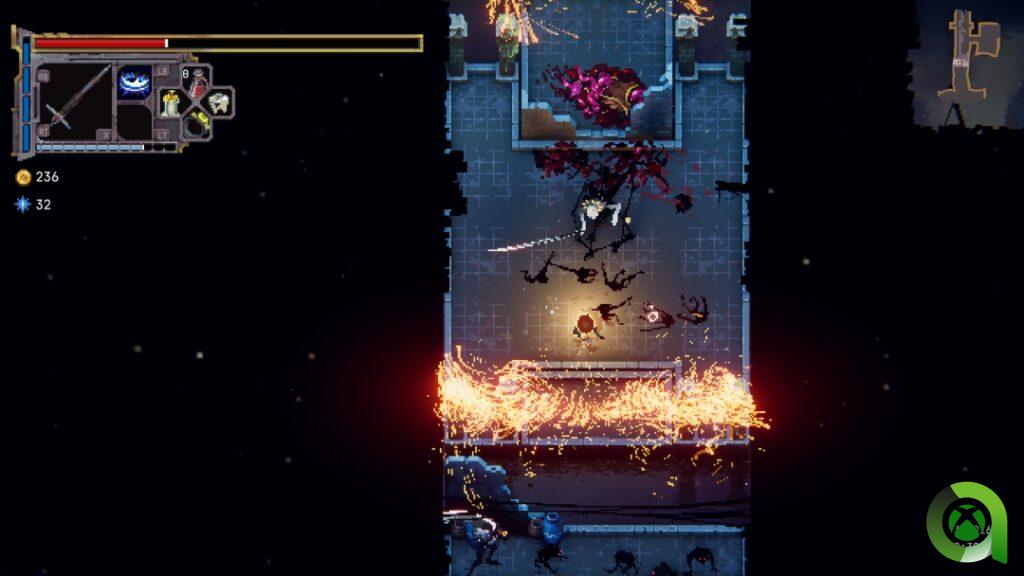Select the gold ring item slot
Viewport: 1024px width, 576px height.
(x=196, y=124)
